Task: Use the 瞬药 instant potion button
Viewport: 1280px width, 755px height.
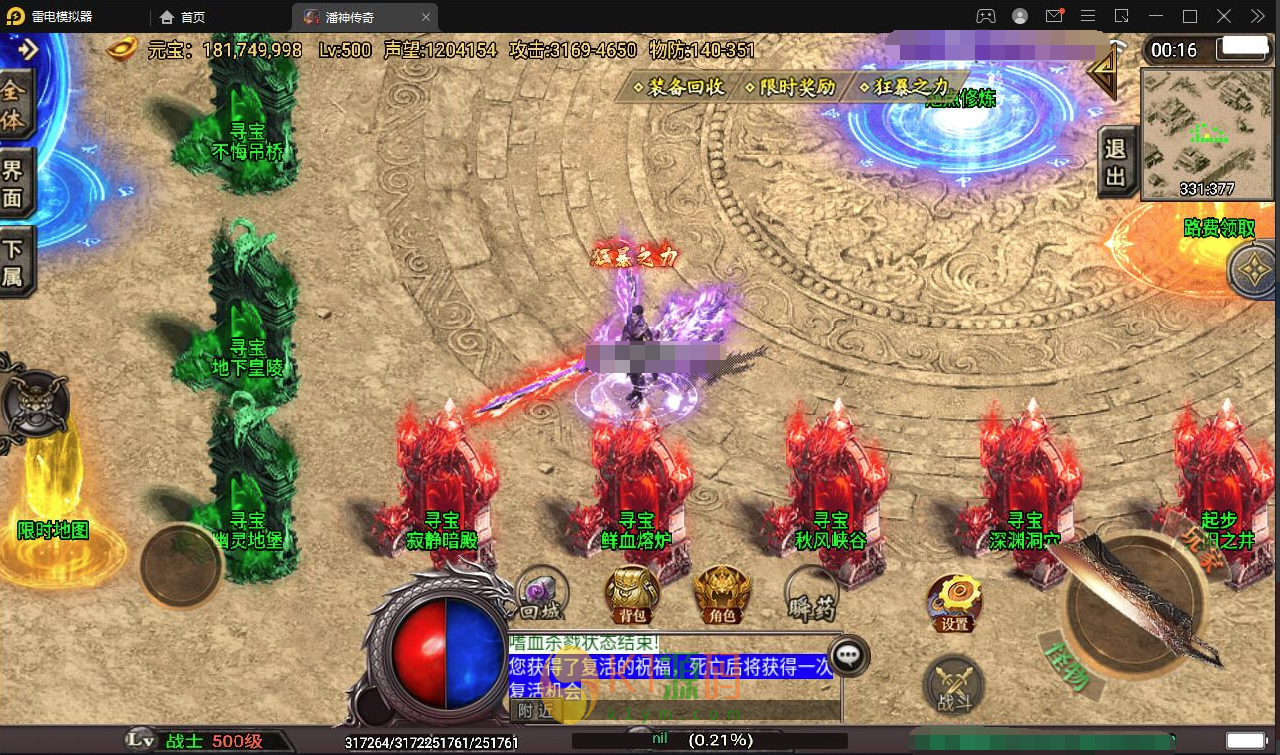Action: click(x=811, y=594)
